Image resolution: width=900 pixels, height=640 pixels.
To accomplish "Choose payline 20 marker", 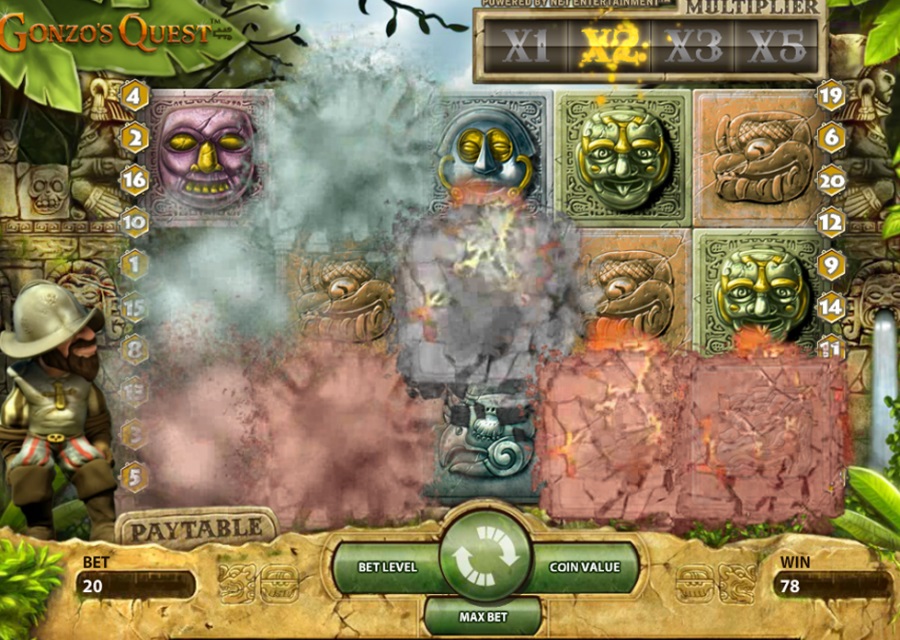I will click(x=831, y=181).
